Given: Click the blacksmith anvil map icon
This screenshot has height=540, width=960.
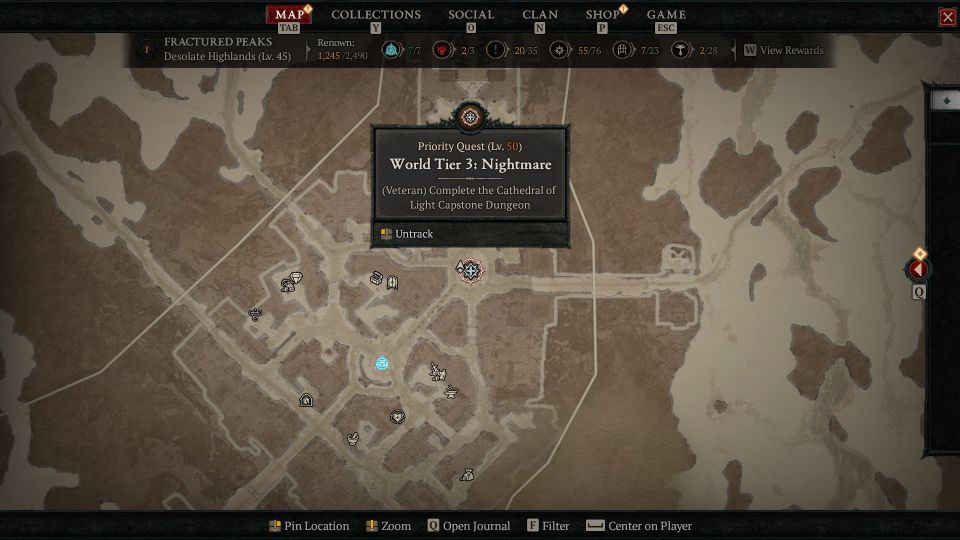Looking at the screenshot, I should coord(451,391).
